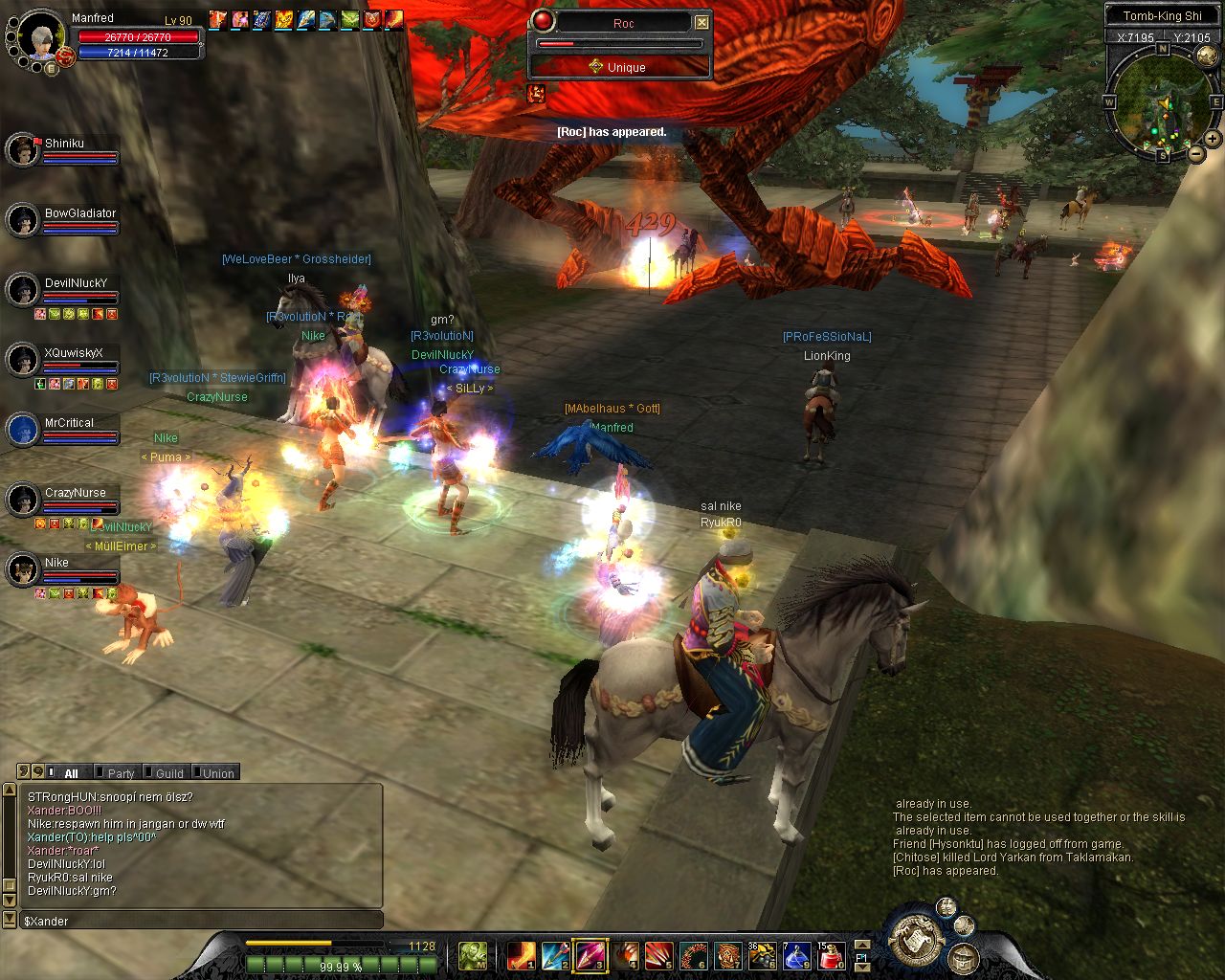Open the large scroll menu button
1225x980 pixels.
(916, 941)
